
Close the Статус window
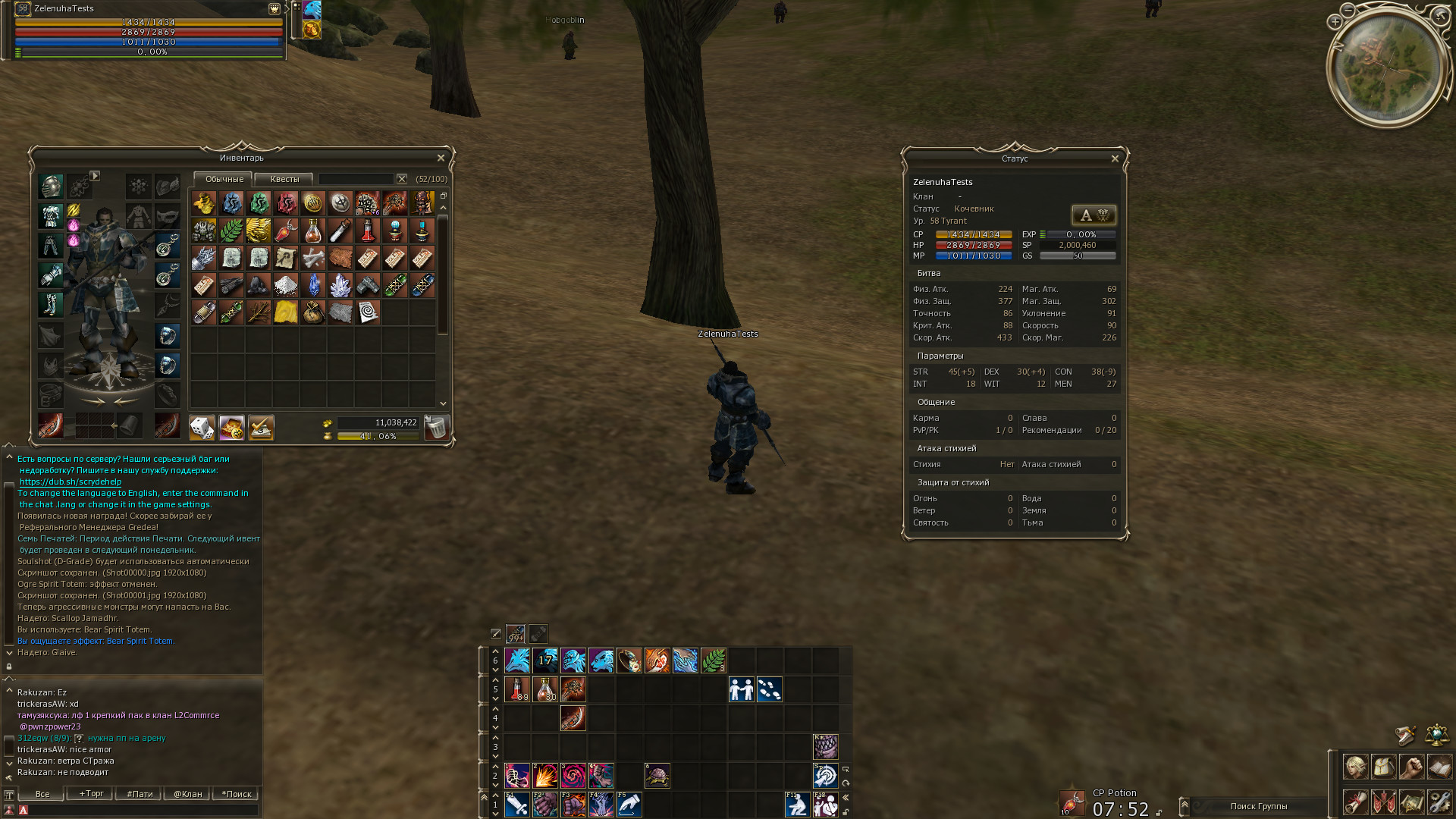(x=1115, y=158)
